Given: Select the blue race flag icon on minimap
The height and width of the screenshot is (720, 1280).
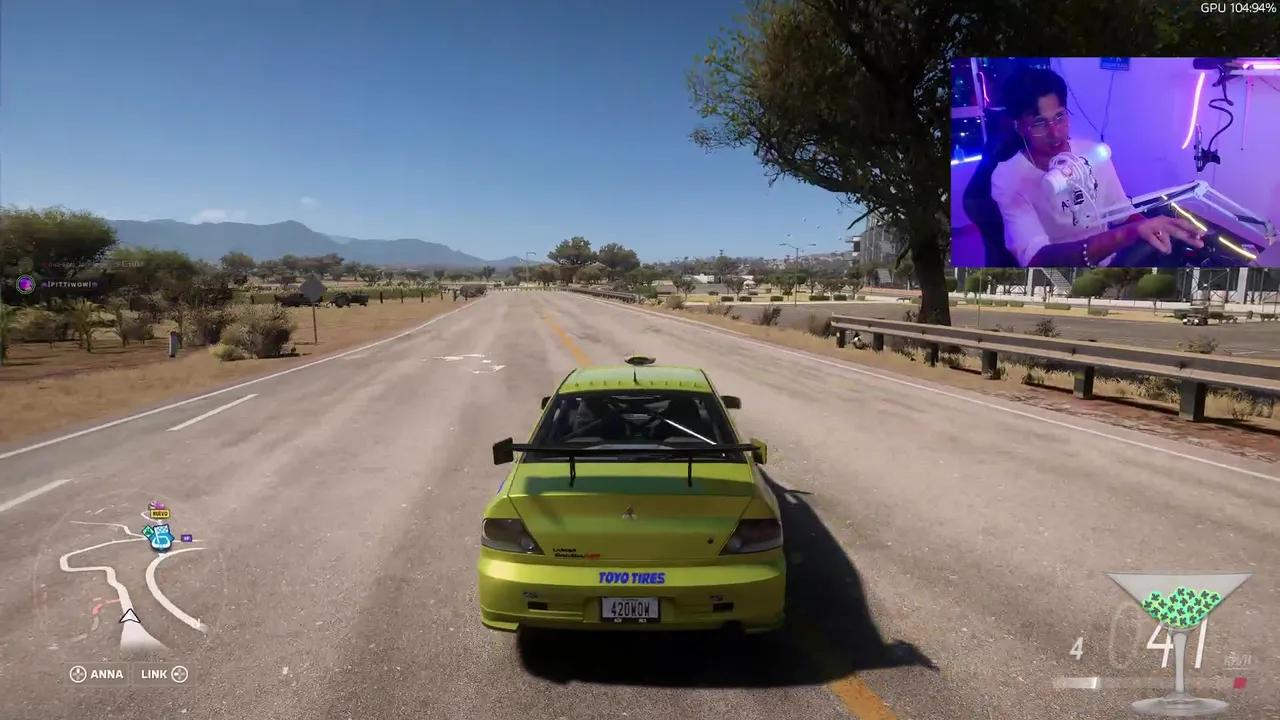Looking at the screenshot, I should (x=161, y=538).
